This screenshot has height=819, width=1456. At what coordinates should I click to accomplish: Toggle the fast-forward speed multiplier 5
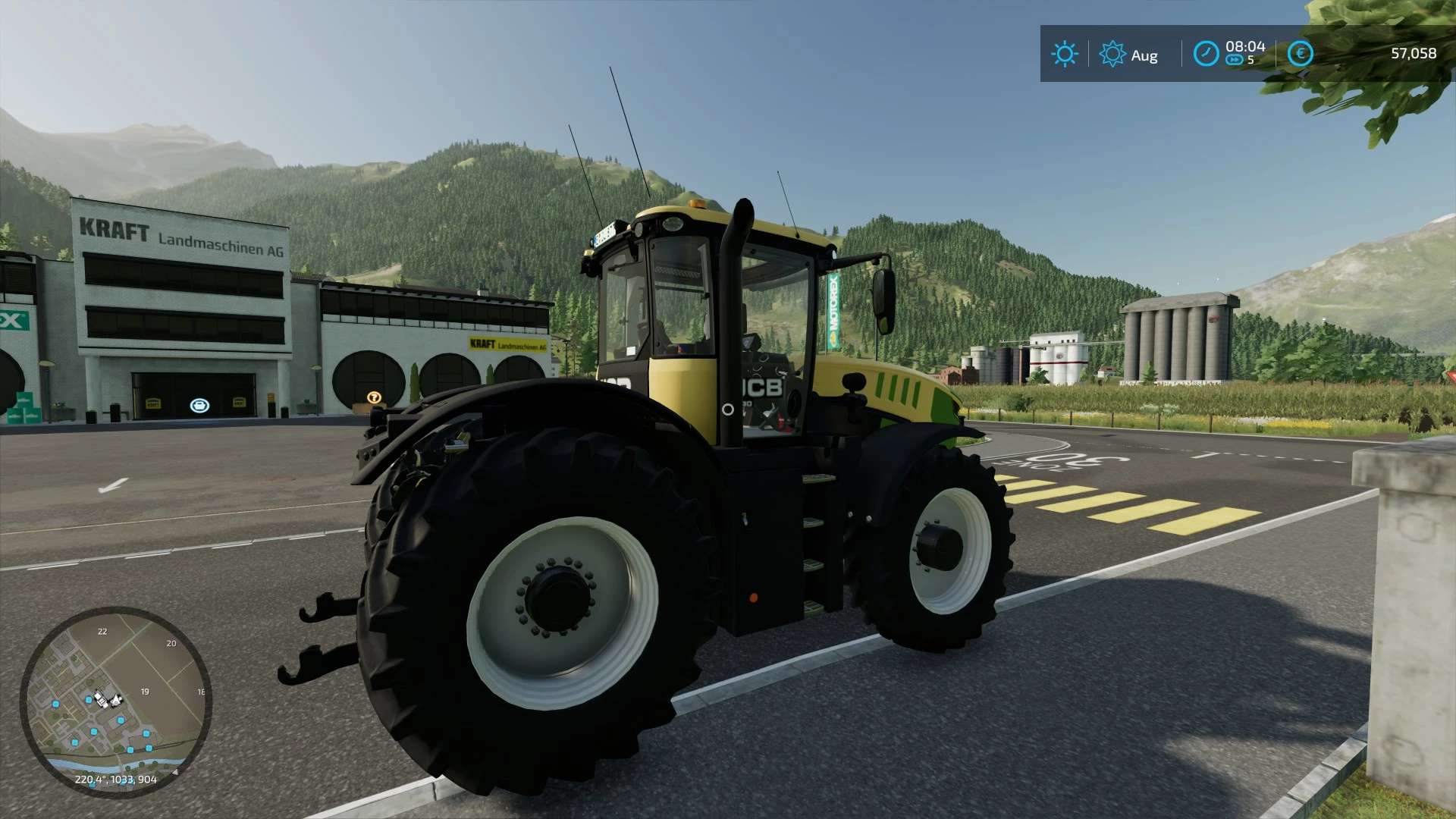pyautogui.click(x=1250, y=58)
